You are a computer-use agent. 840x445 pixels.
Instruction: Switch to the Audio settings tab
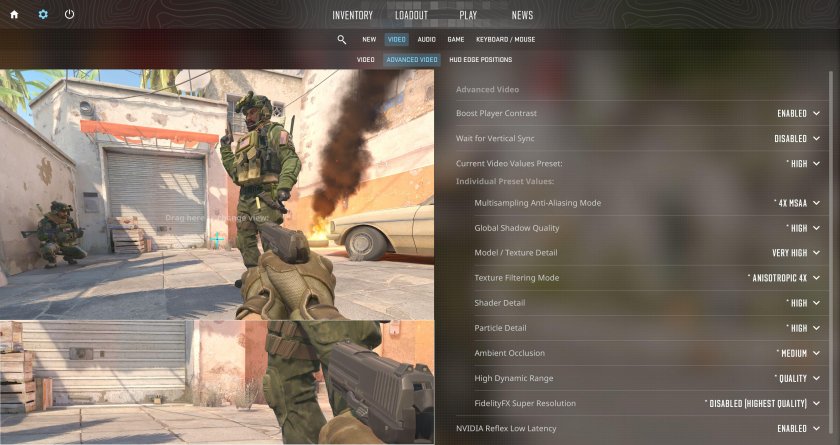point(426,40)
